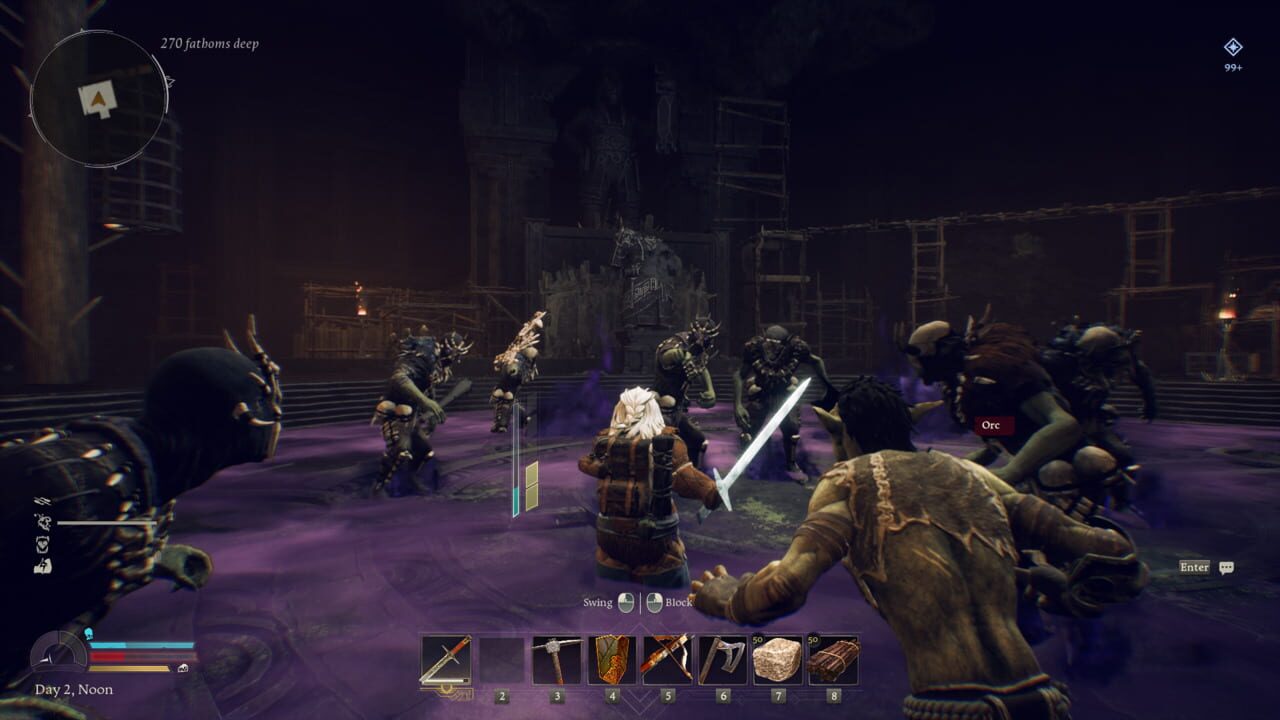1280x720 pixels.
Task: Open chat via the Enter prompt
Action: point(1194,568)
